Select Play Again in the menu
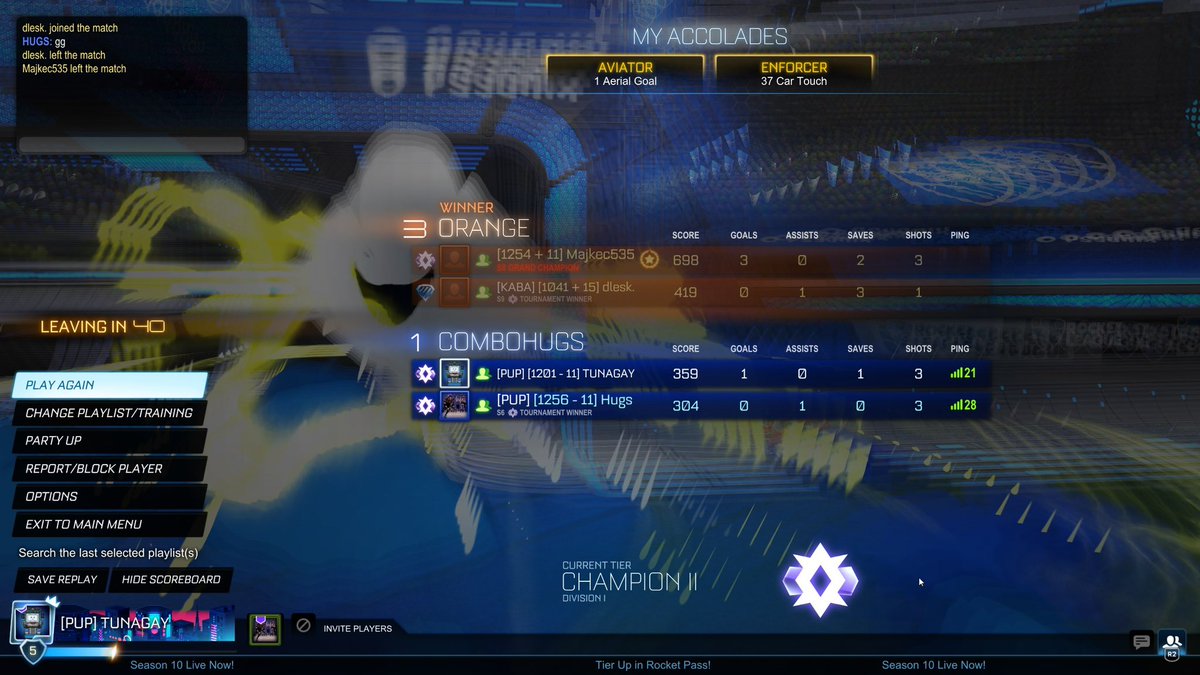 (110, 385)
